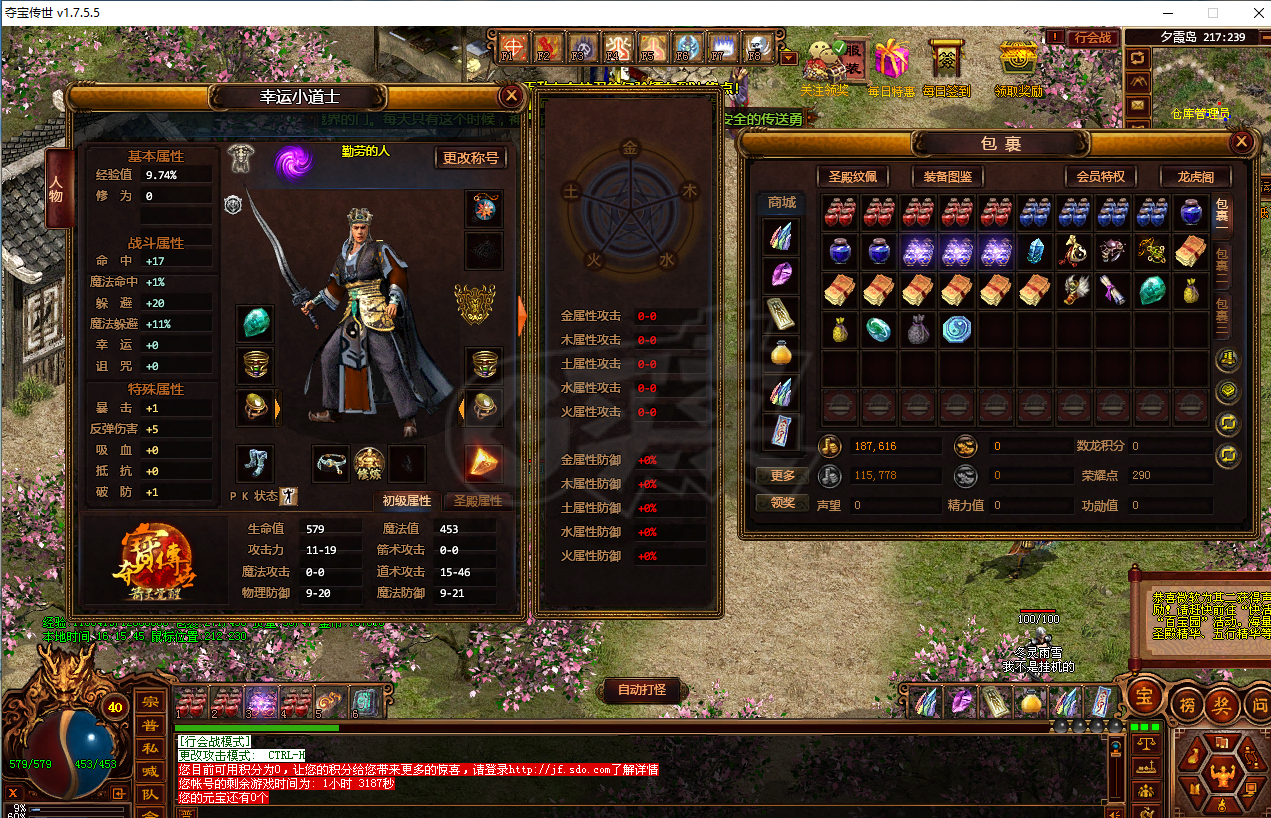Switch to the 圣殿属性 tab
This screenshot has height=818, width=1271.
click(x=477, y=501)
